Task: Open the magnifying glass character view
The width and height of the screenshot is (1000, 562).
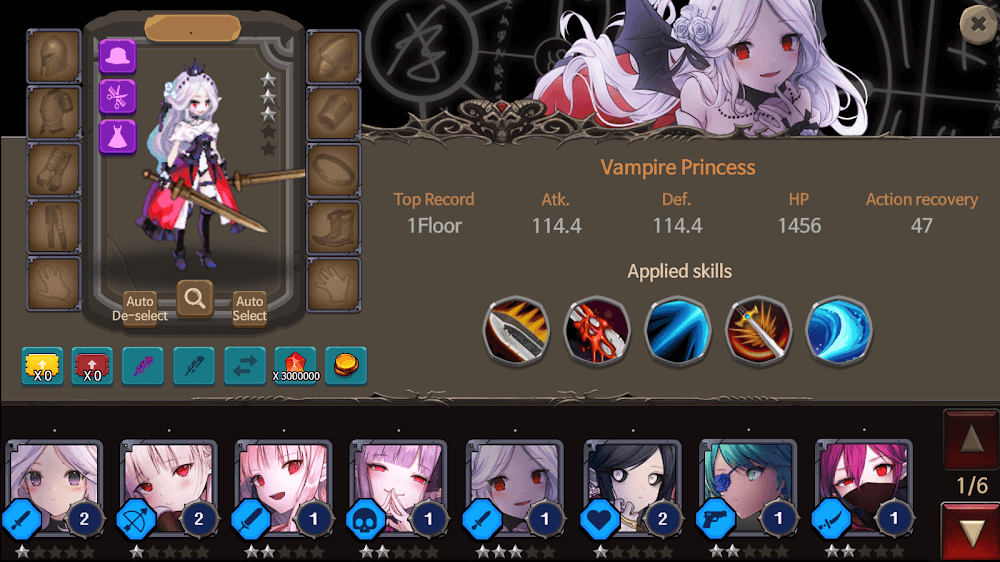Action: tap(194, 297)
